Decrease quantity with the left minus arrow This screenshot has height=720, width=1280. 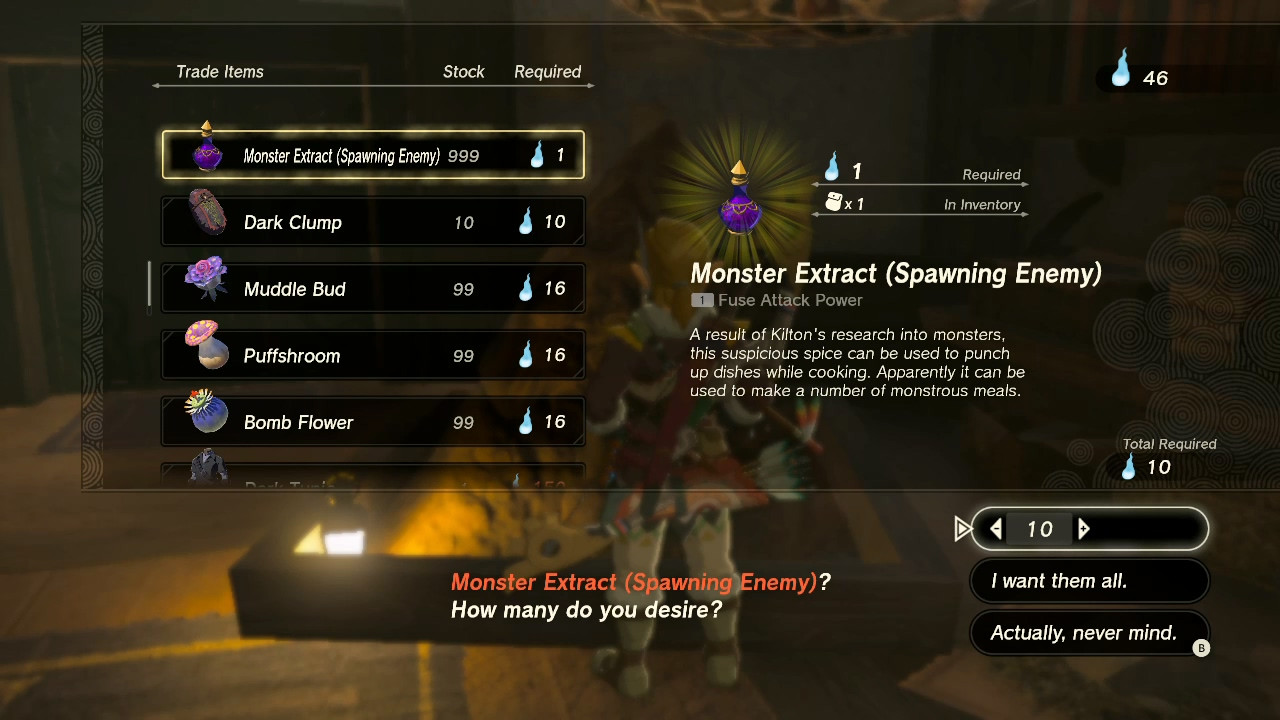996,529
